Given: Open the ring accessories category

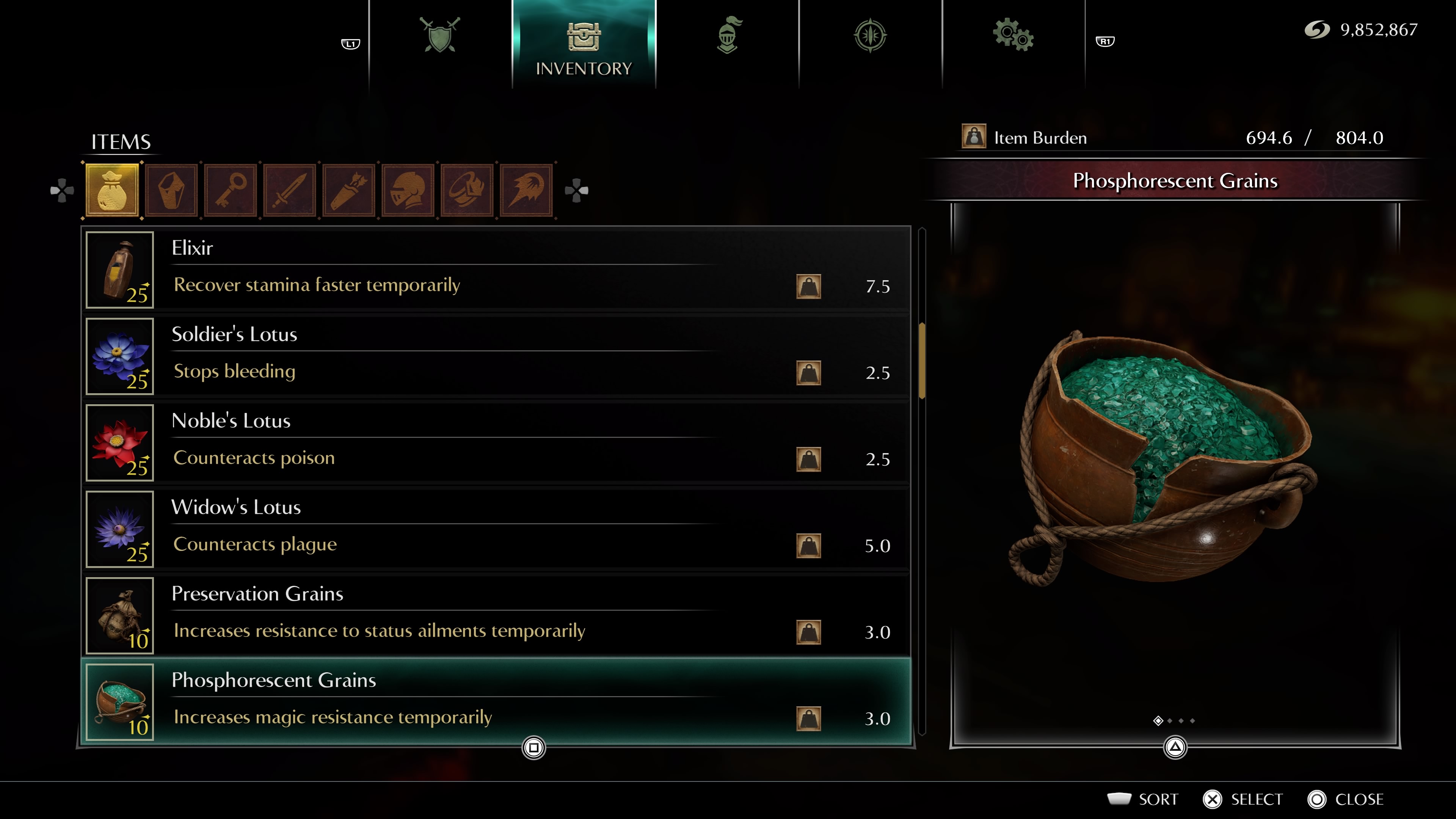Looking at the screenshot, I should click(468, 190).
